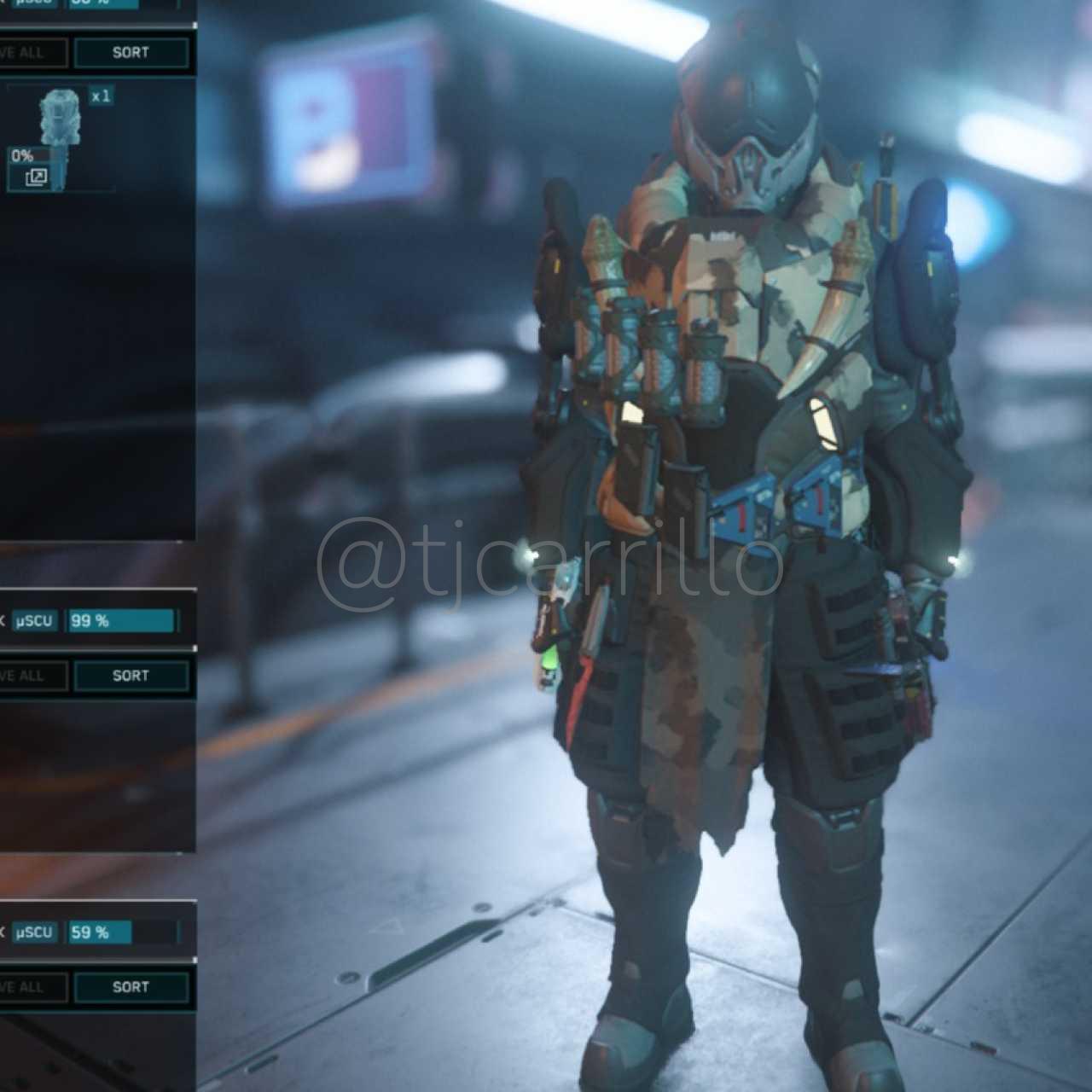Click SORT under the 59 % capacity bar
The width and height of the screenshot is (1092, 1092).
click(131, 987)
